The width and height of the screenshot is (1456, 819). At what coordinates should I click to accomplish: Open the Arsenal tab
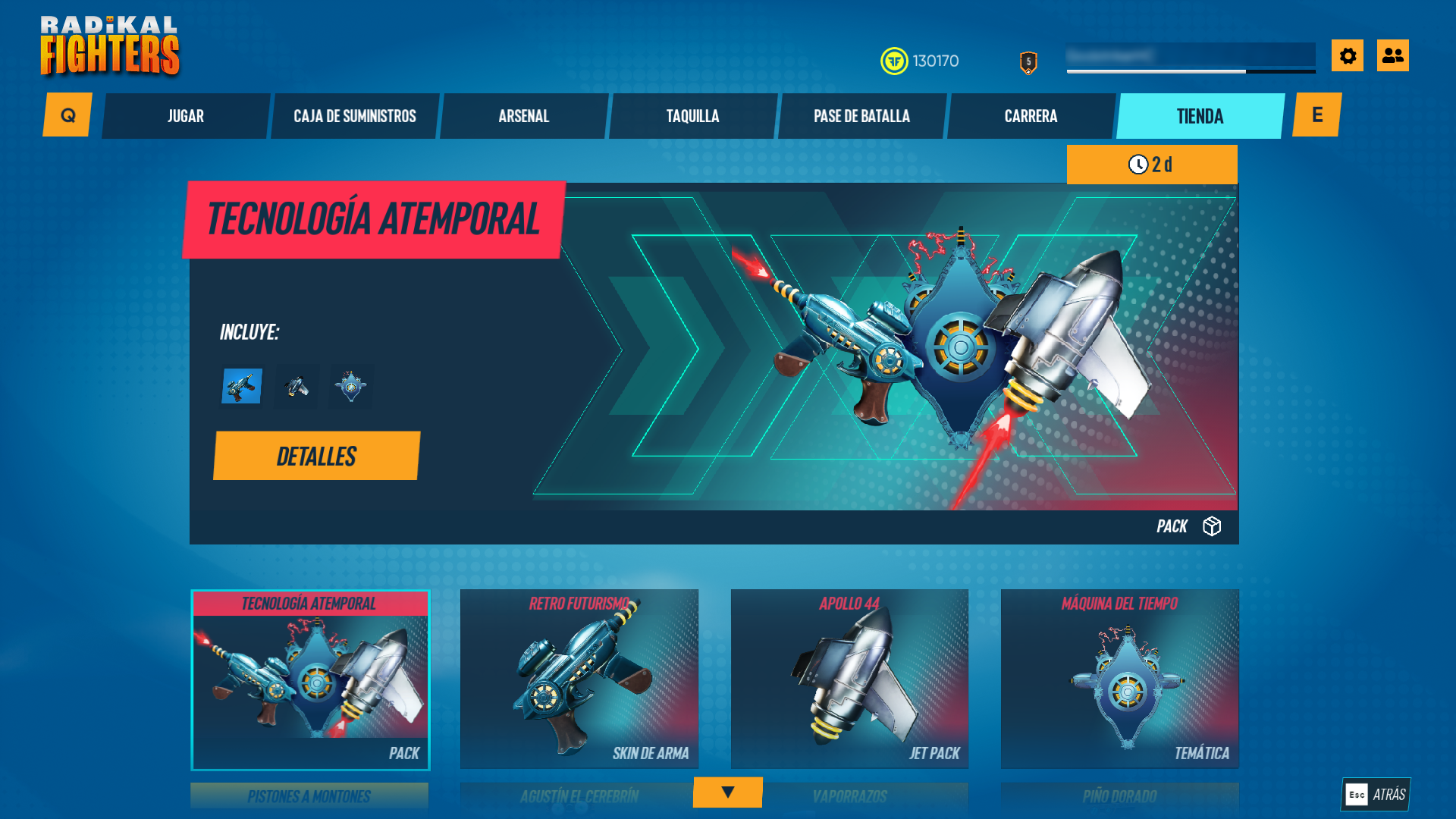pyautogui.click(x=524, y=116)
